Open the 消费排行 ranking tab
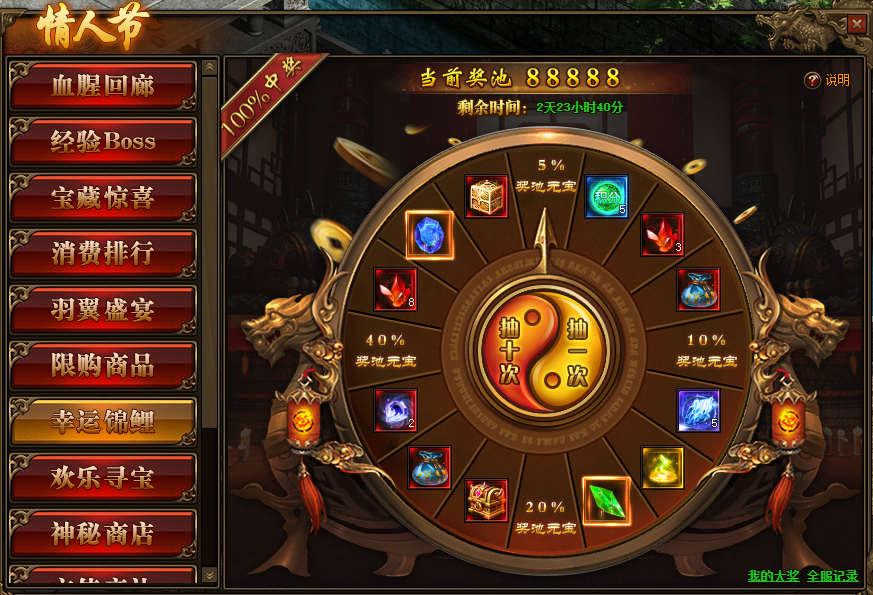Viewport: 873px width, 595px height. (x=103, y=254)
